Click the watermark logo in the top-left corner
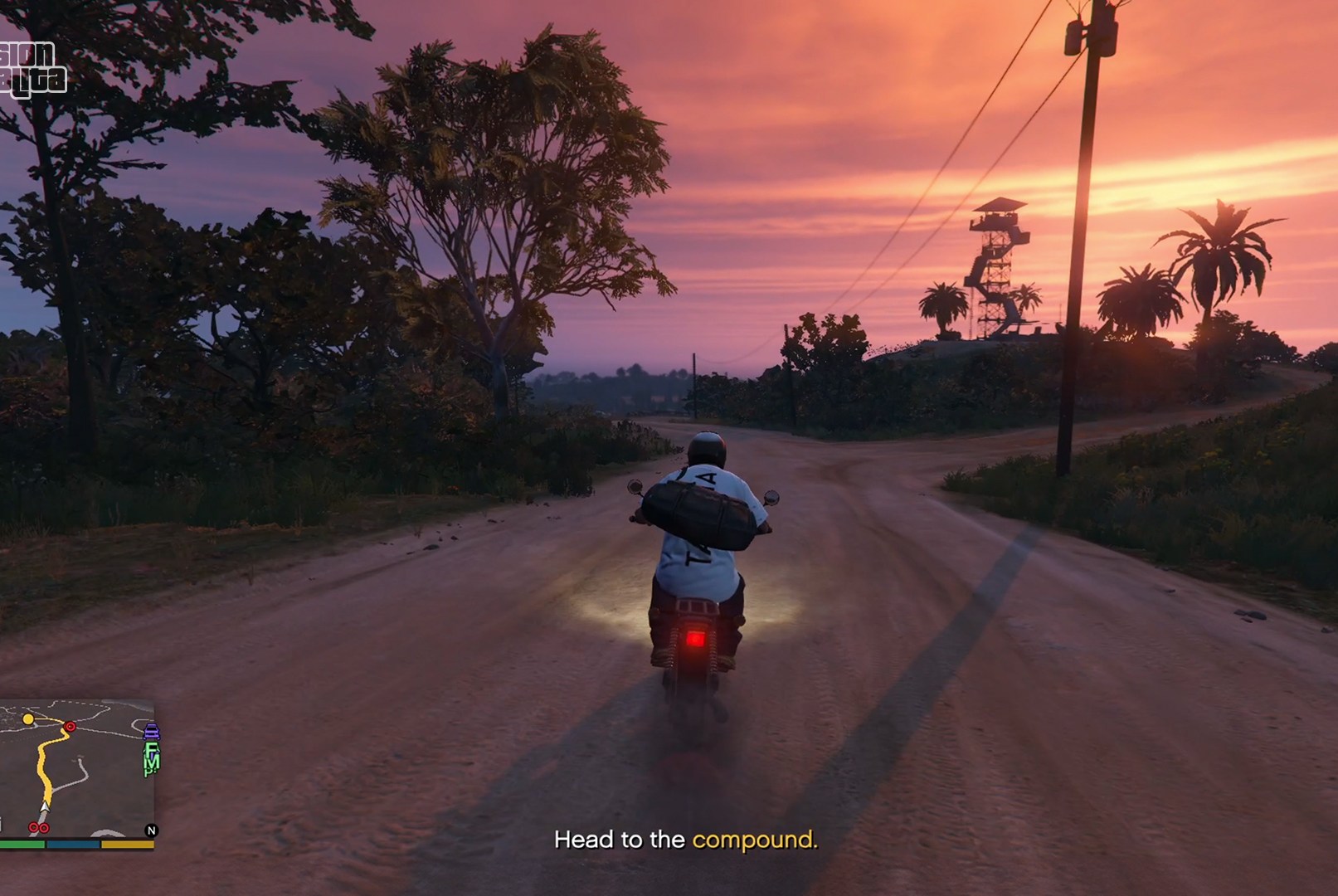 35,68
